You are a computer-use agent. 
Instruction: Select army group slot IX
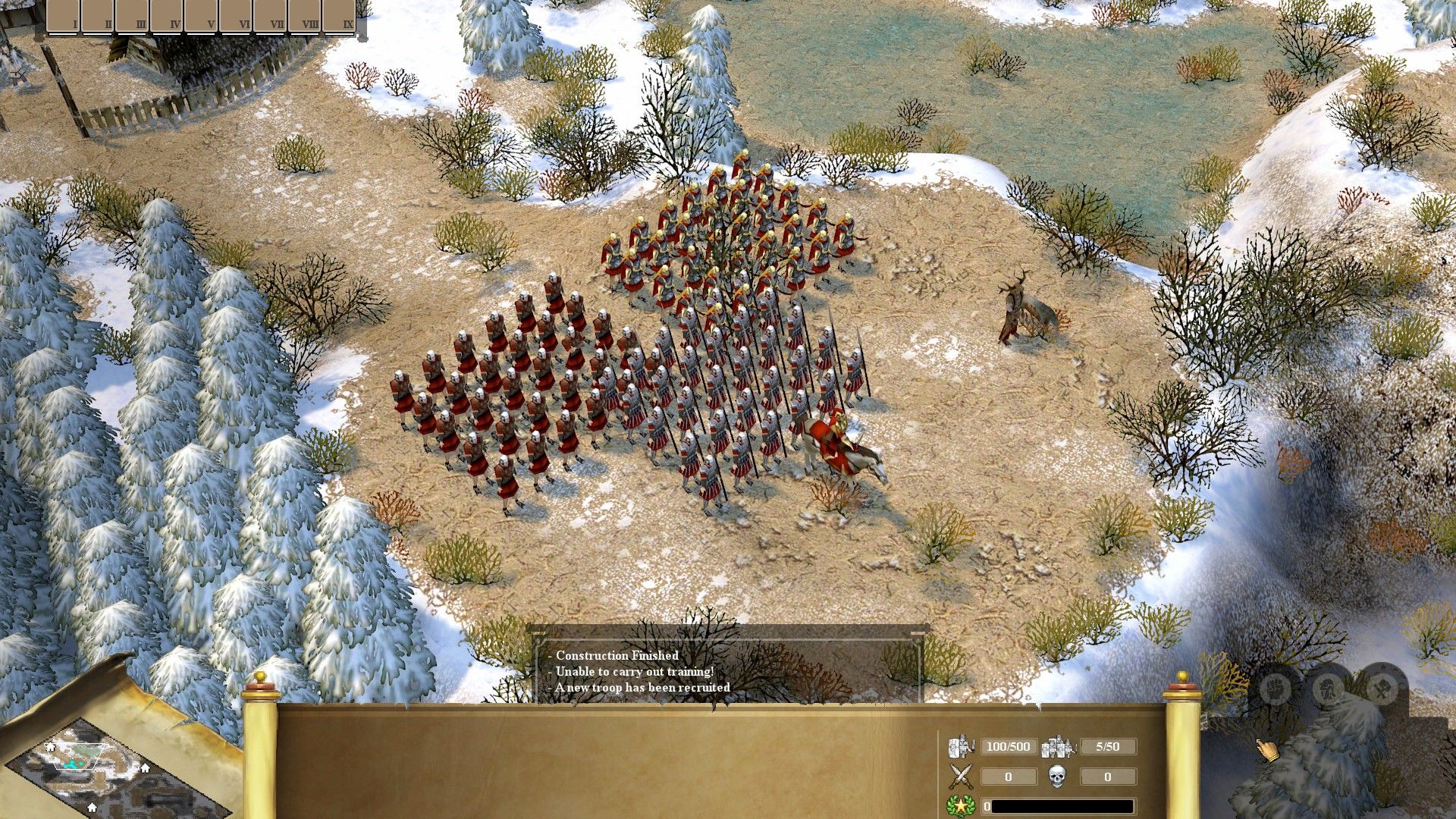coord(339,16)
